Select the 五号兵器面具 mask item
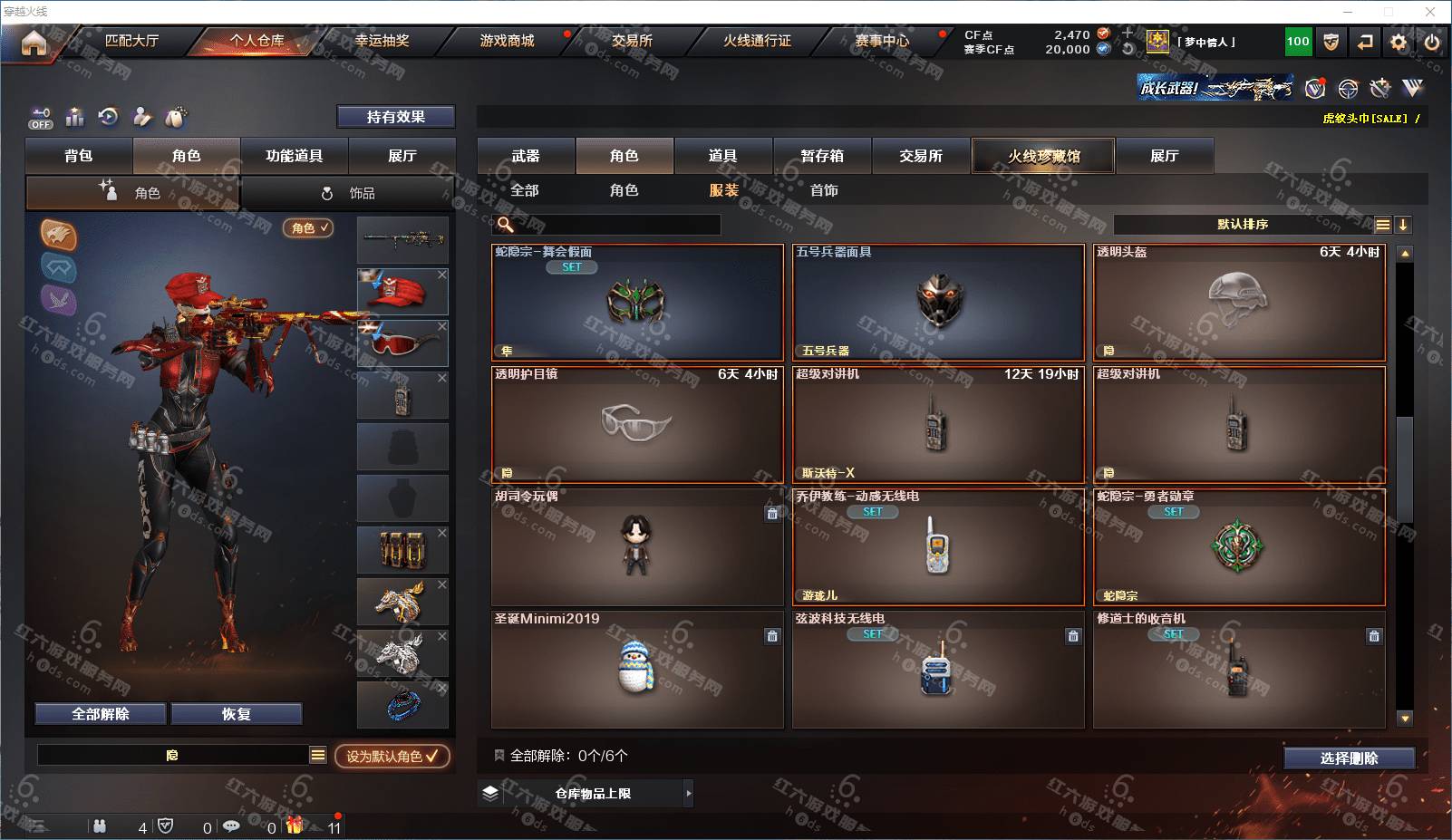 (938, 303)
